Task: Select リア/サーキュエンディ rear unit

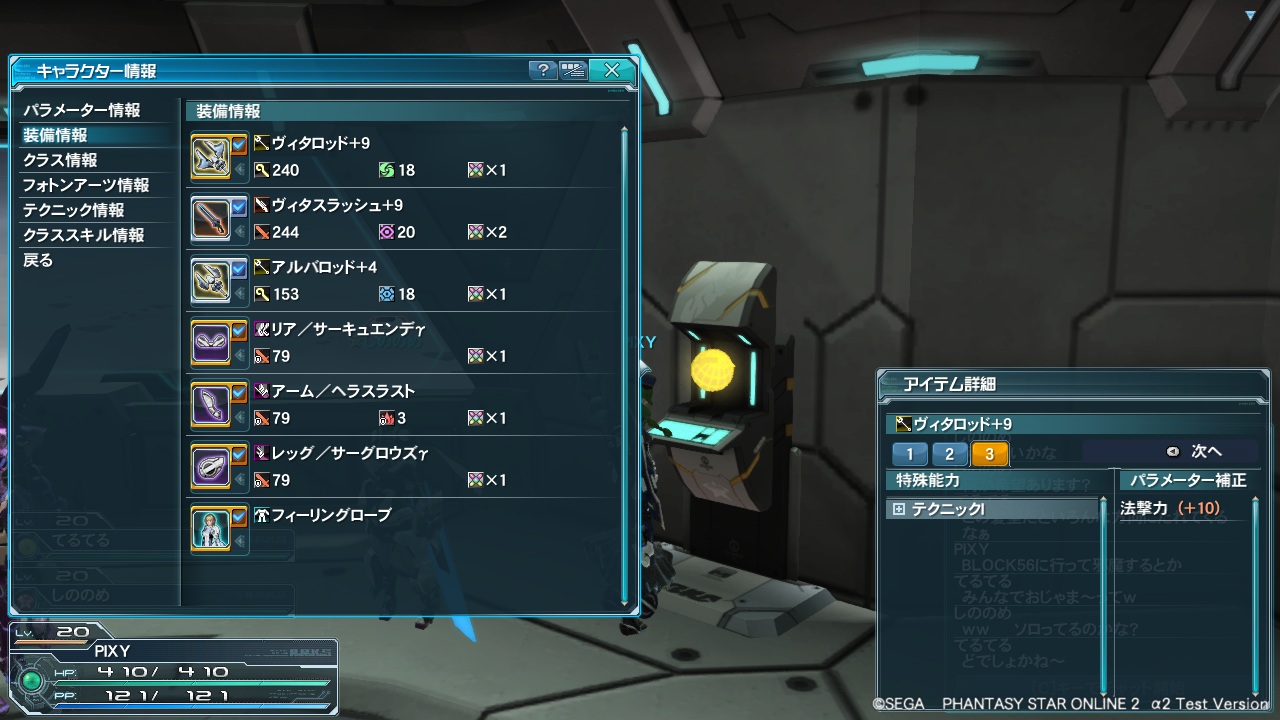Action: point(400,343)
